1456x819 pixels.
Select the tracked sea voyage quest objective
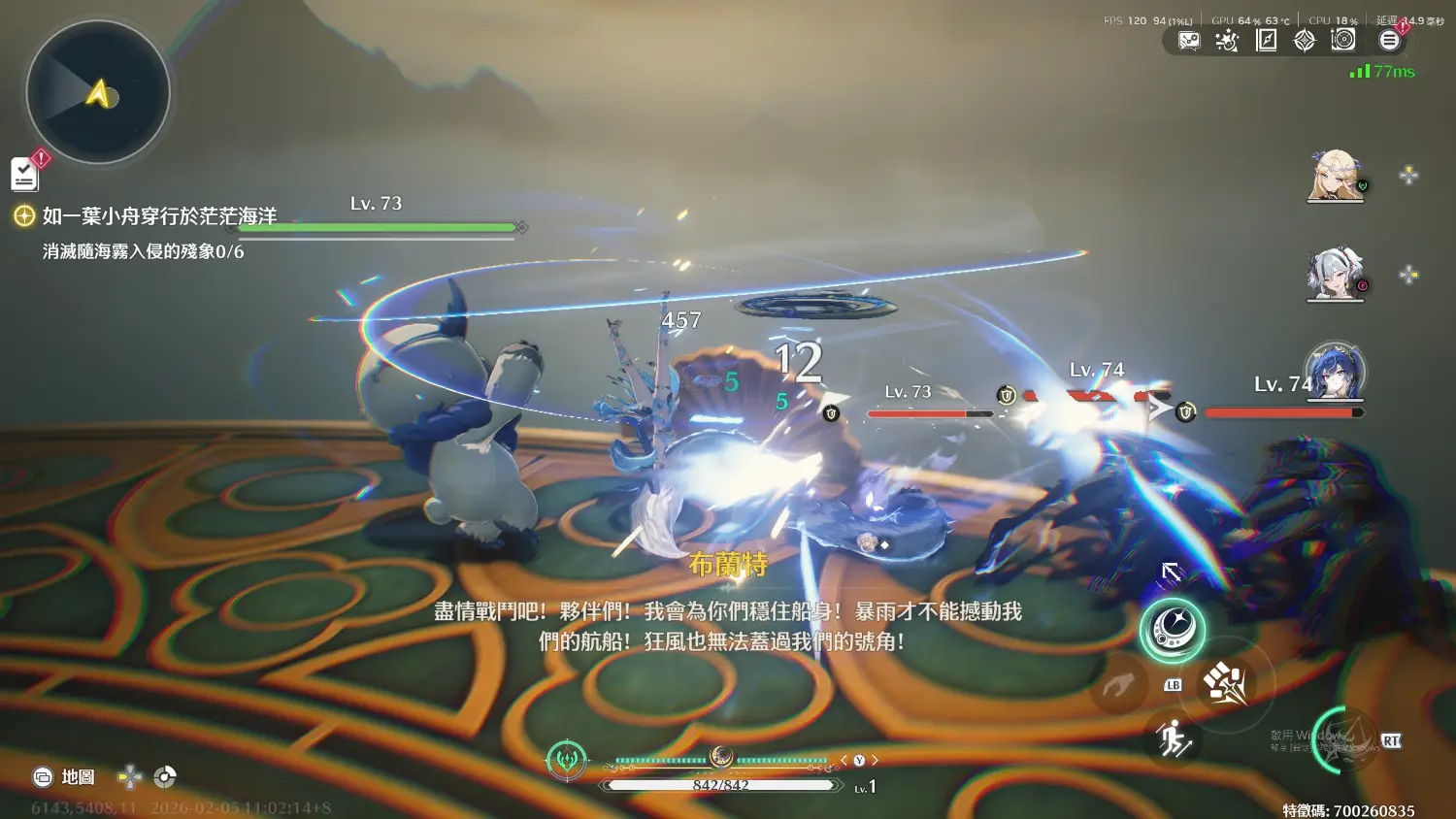(x=159, y=216)
